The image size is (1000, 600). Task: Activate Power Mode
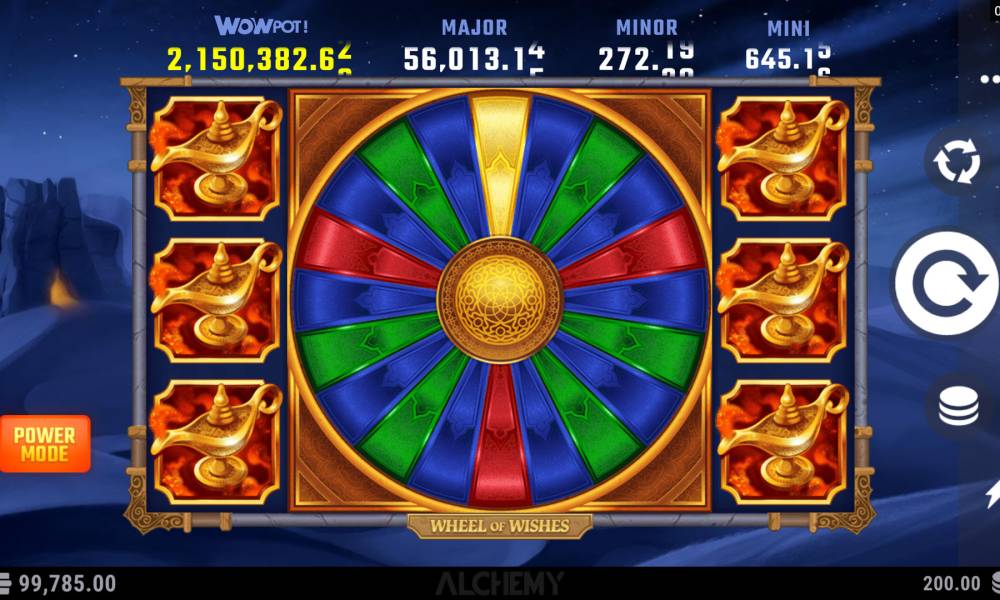tap(45, 444)
